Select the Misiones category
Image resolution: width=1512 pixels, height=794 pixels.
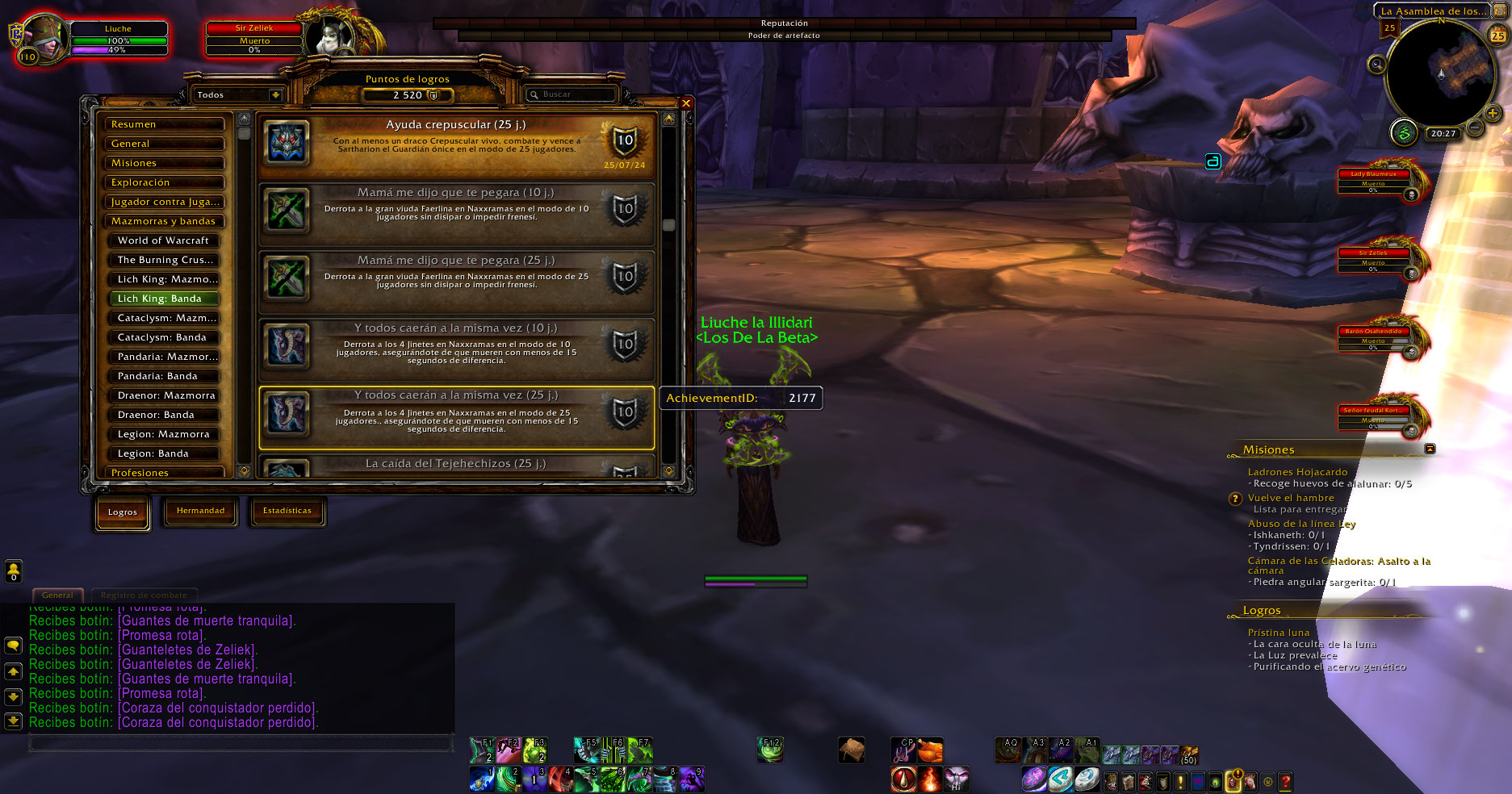165,163
